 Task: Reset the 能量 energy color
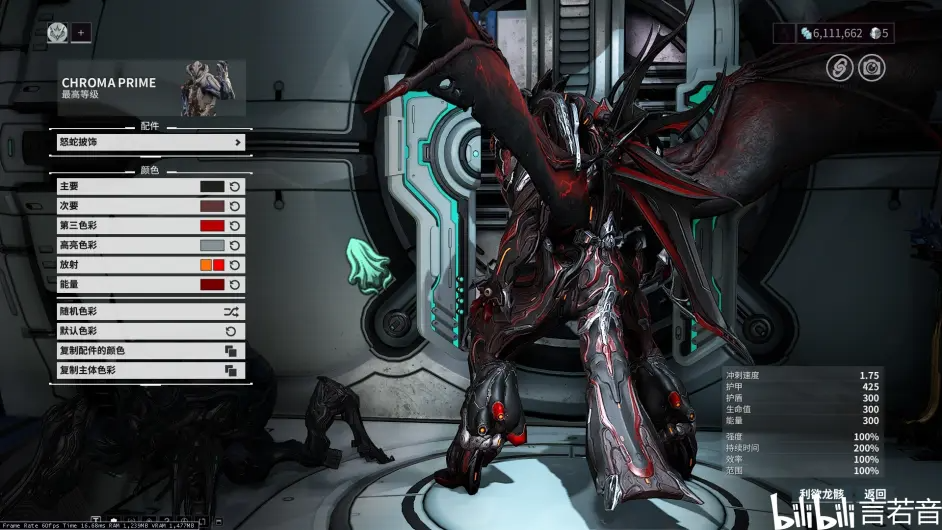tap(234, 285)
